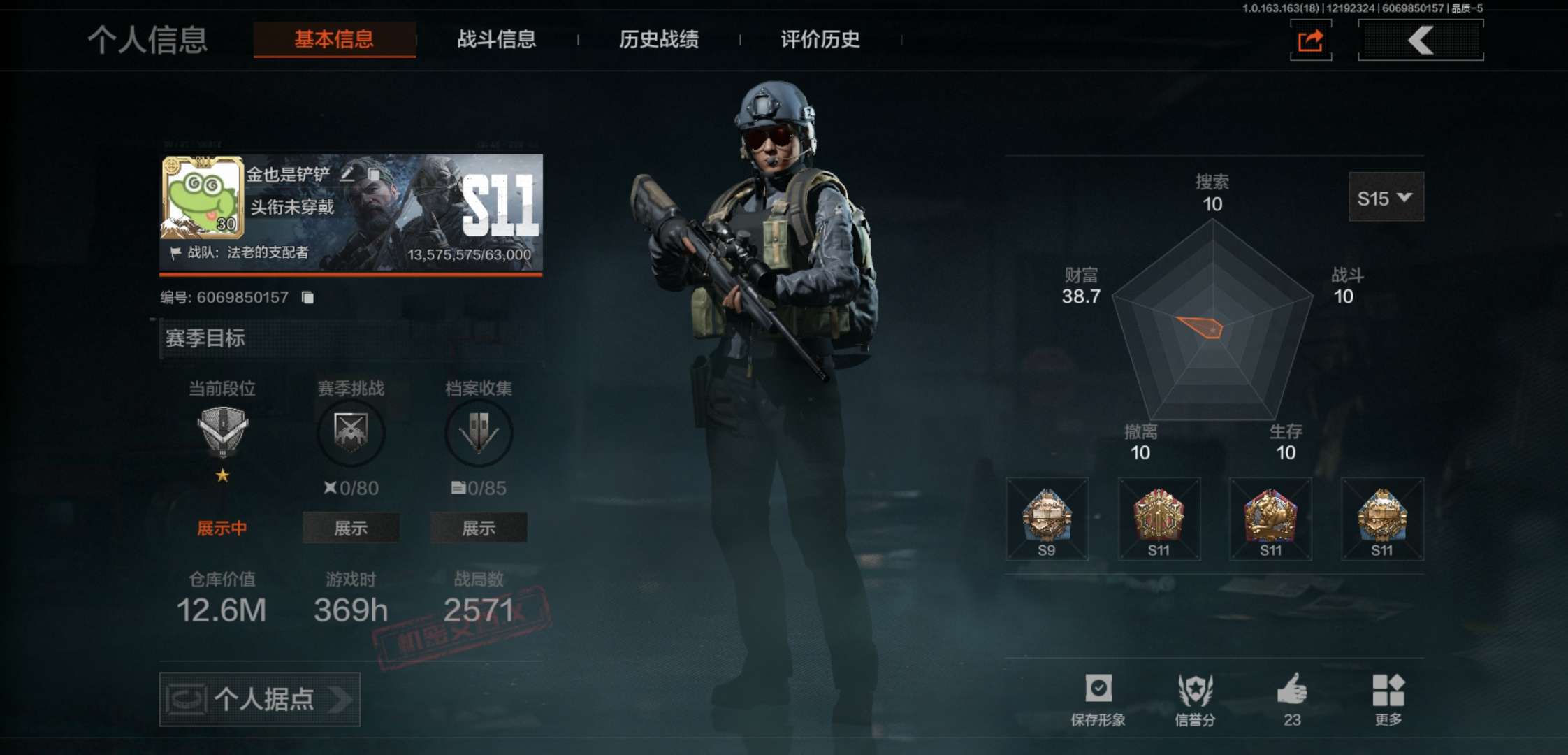Screen dimensions: 1568x755
Task: Click the share icon at top right
Action: tap(1310, 40)
